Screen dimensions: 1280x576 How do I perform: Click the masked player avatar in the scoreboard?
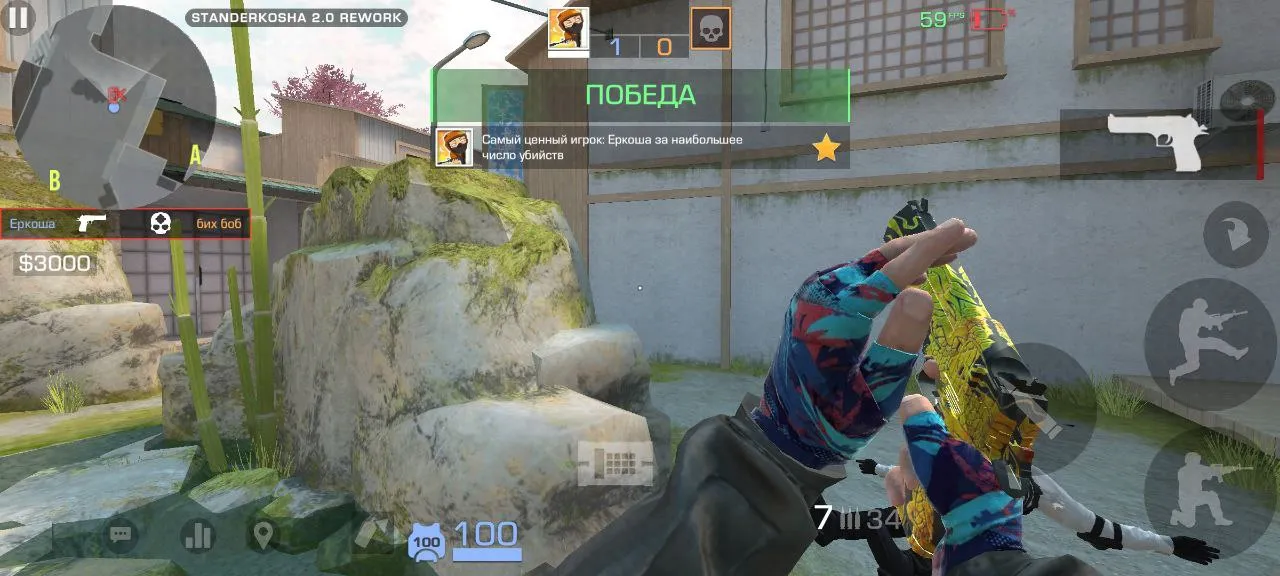tap(568, 28)
